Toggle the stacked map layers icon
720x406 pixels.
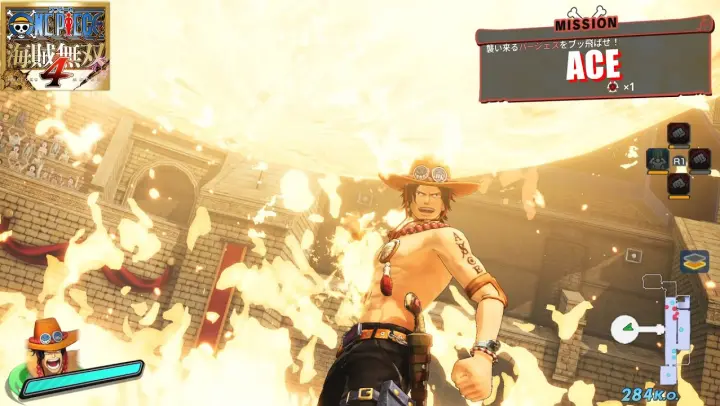pos(694,262)
